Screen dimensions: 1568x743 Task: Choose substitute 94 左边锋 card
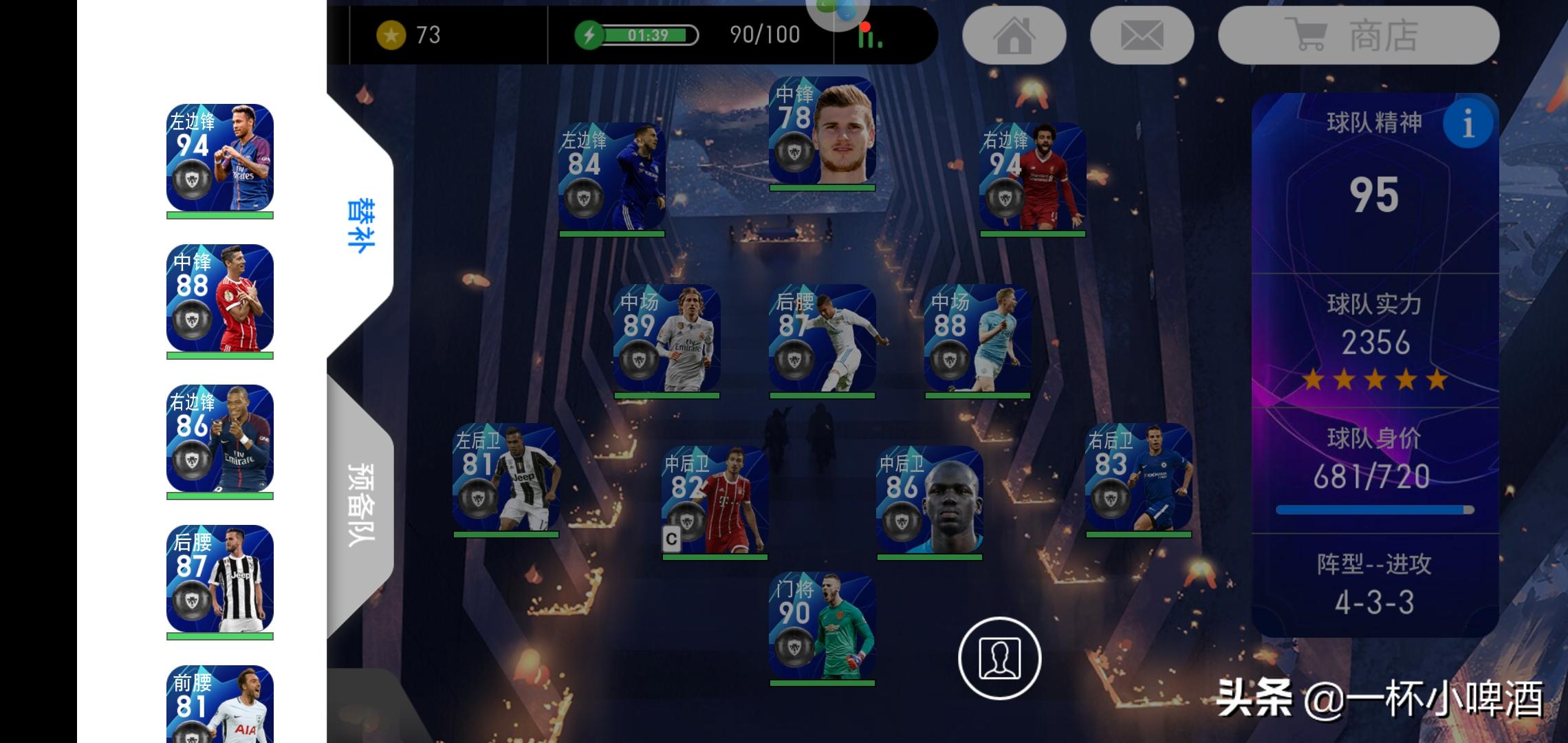tap(219, 158)
